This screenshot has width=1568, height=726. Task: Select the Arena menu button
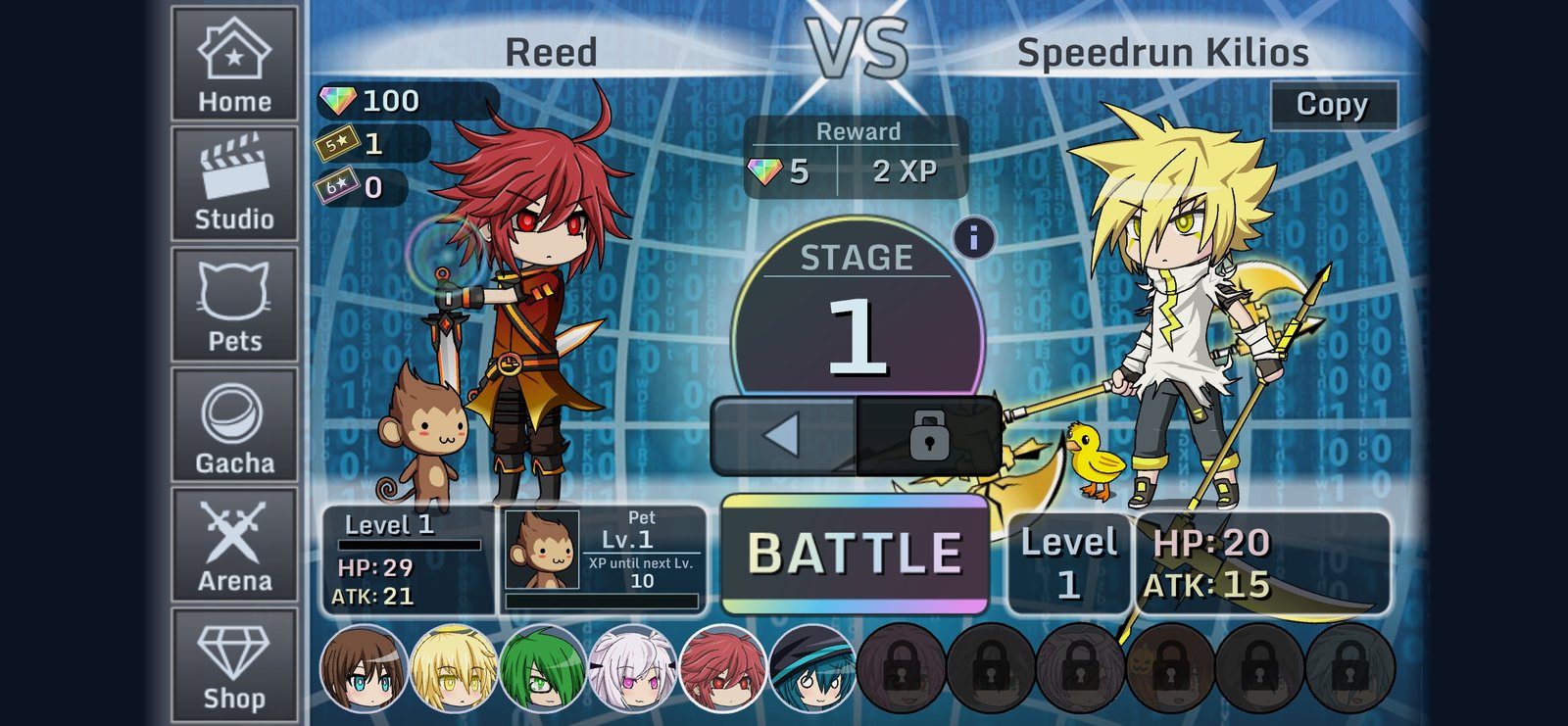(x=234, y=546)
